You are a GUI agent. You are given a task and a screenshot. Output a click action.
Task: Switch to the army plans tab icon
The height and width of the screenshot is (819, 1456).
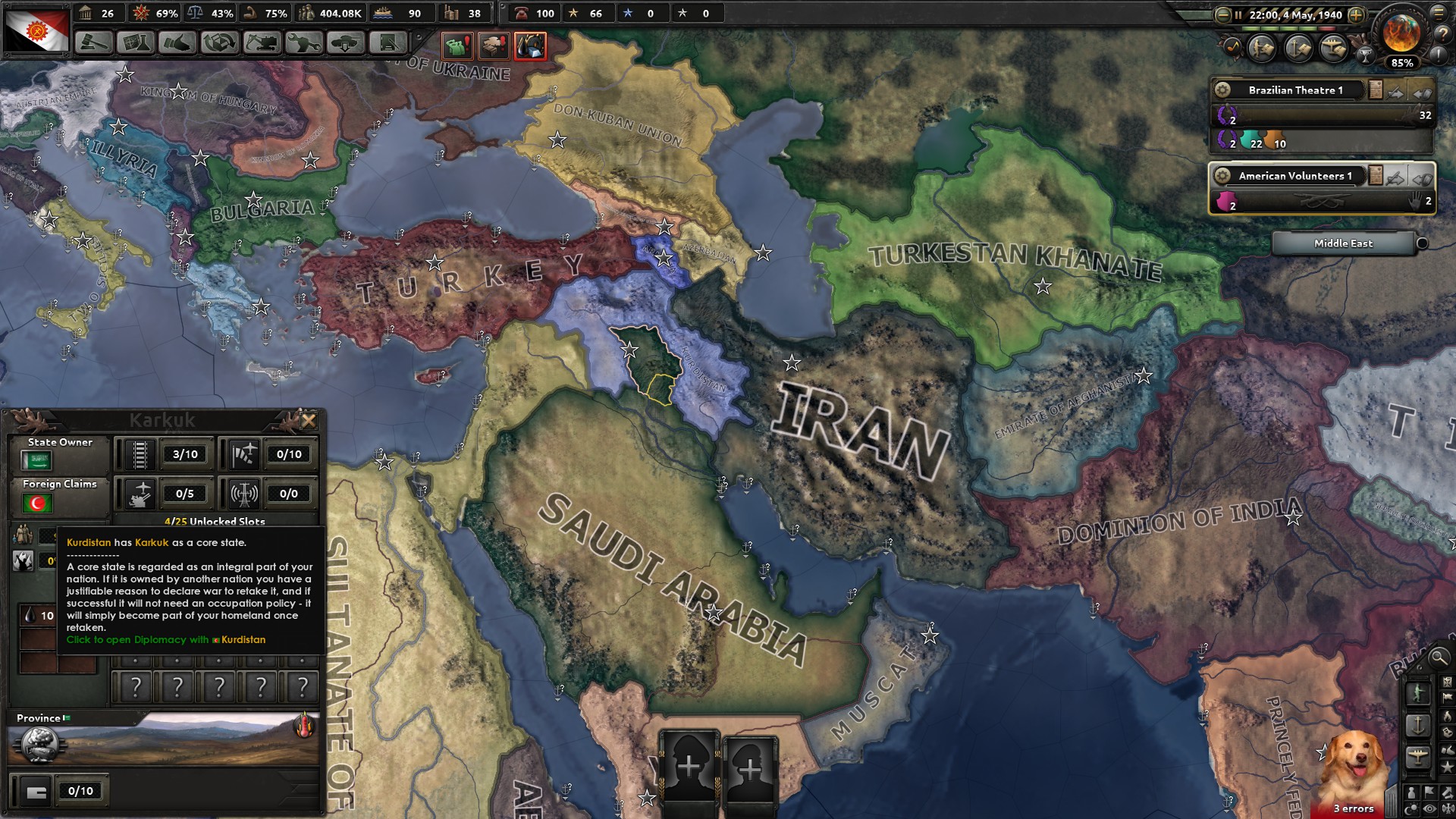click(1260, 49)
